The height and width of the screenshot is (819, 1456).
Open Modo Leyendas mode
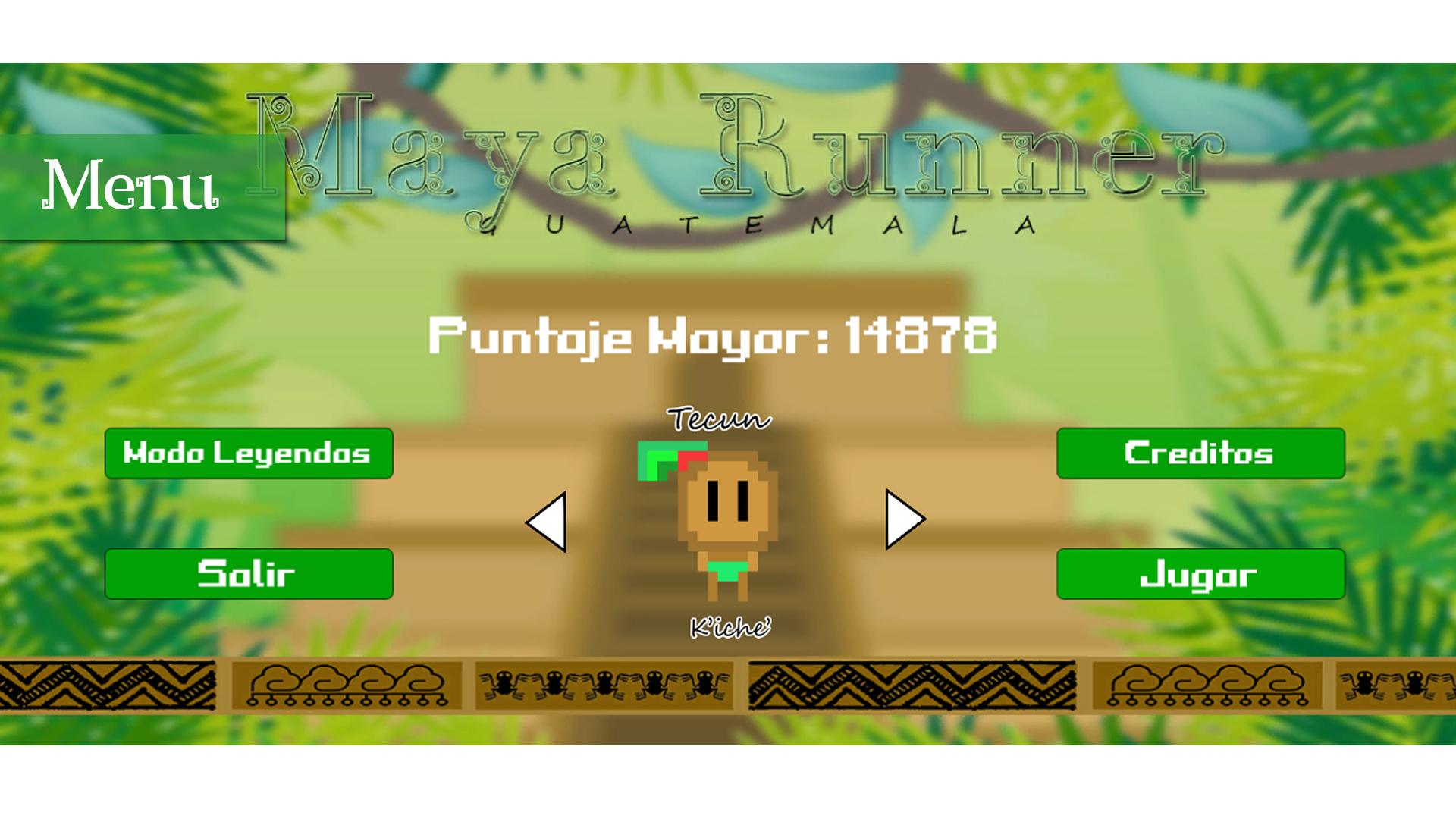tap(249, 453)
